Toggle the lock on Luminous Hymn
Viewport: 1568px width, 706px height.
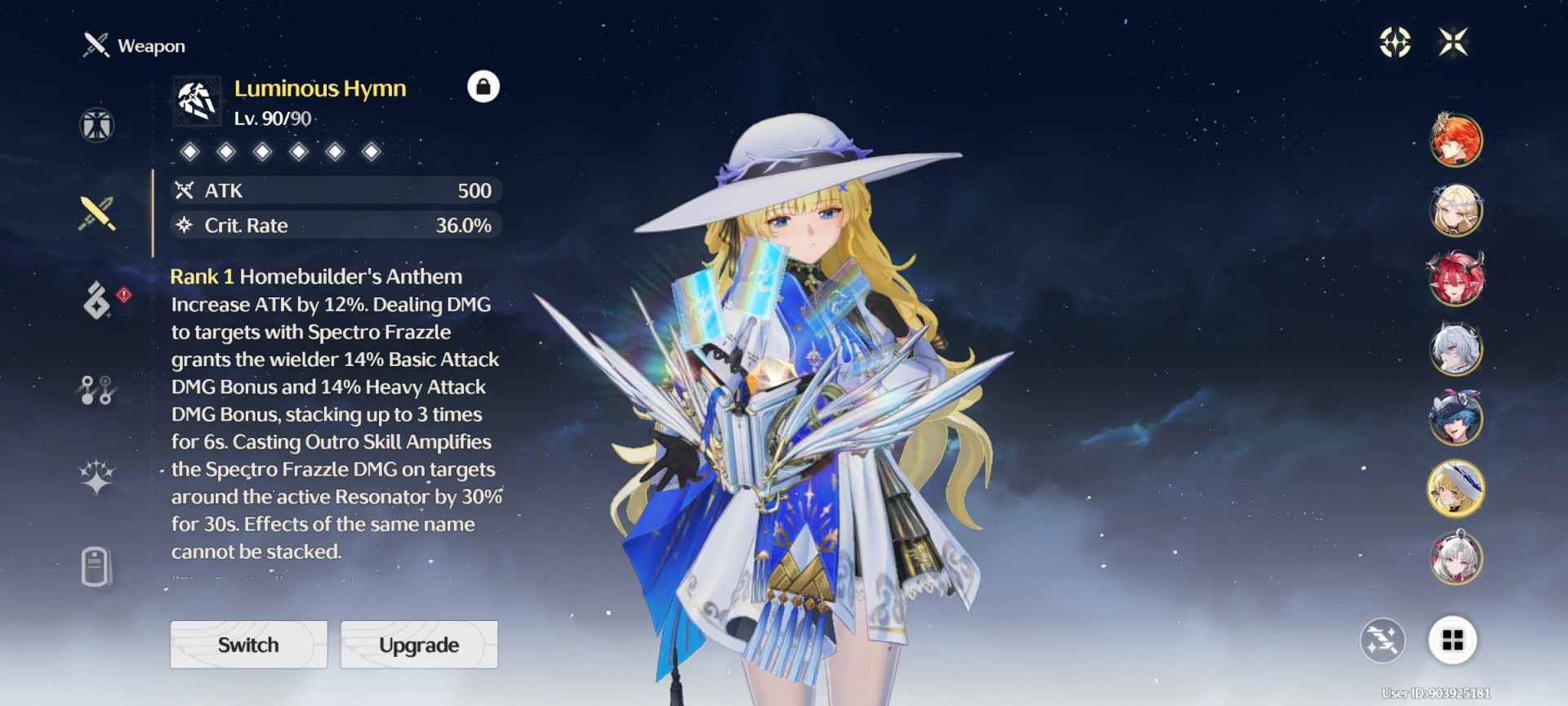(x=483, y=87)
